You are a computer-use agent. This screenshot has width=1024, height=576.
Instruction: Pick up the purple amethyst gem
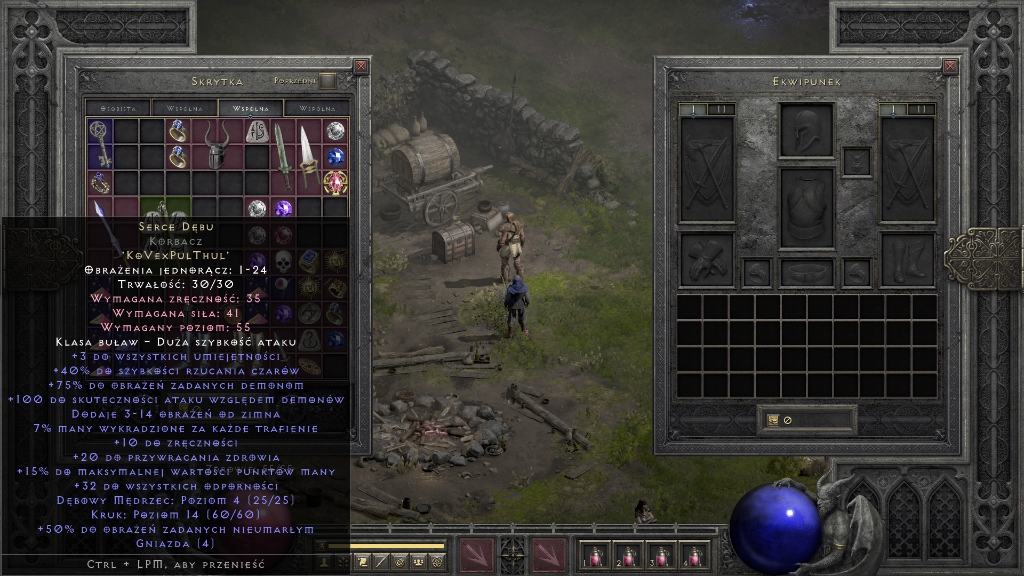coord(283,208)
